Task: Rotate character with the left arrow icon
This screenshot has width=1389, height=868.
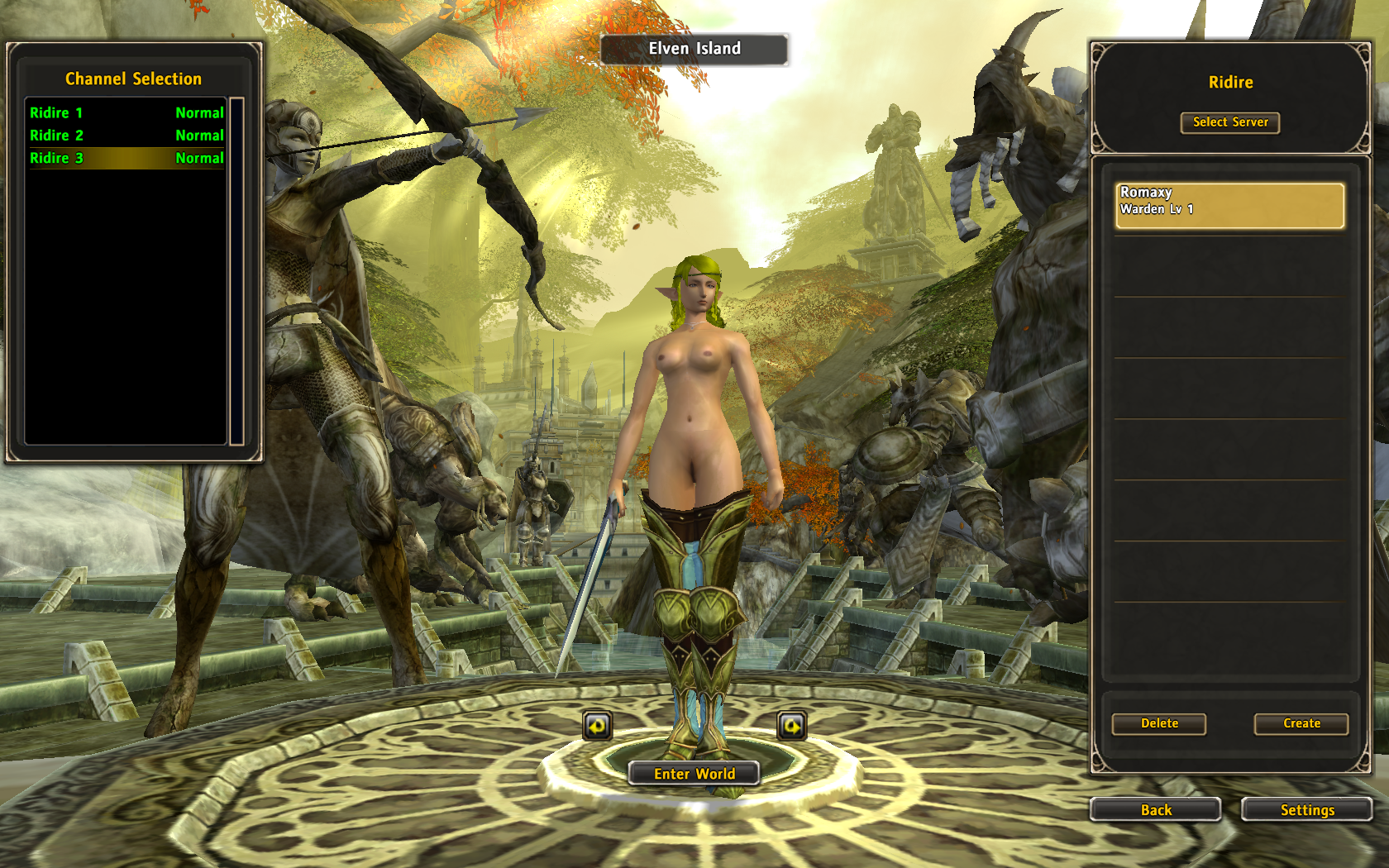Action: point(597,726)
